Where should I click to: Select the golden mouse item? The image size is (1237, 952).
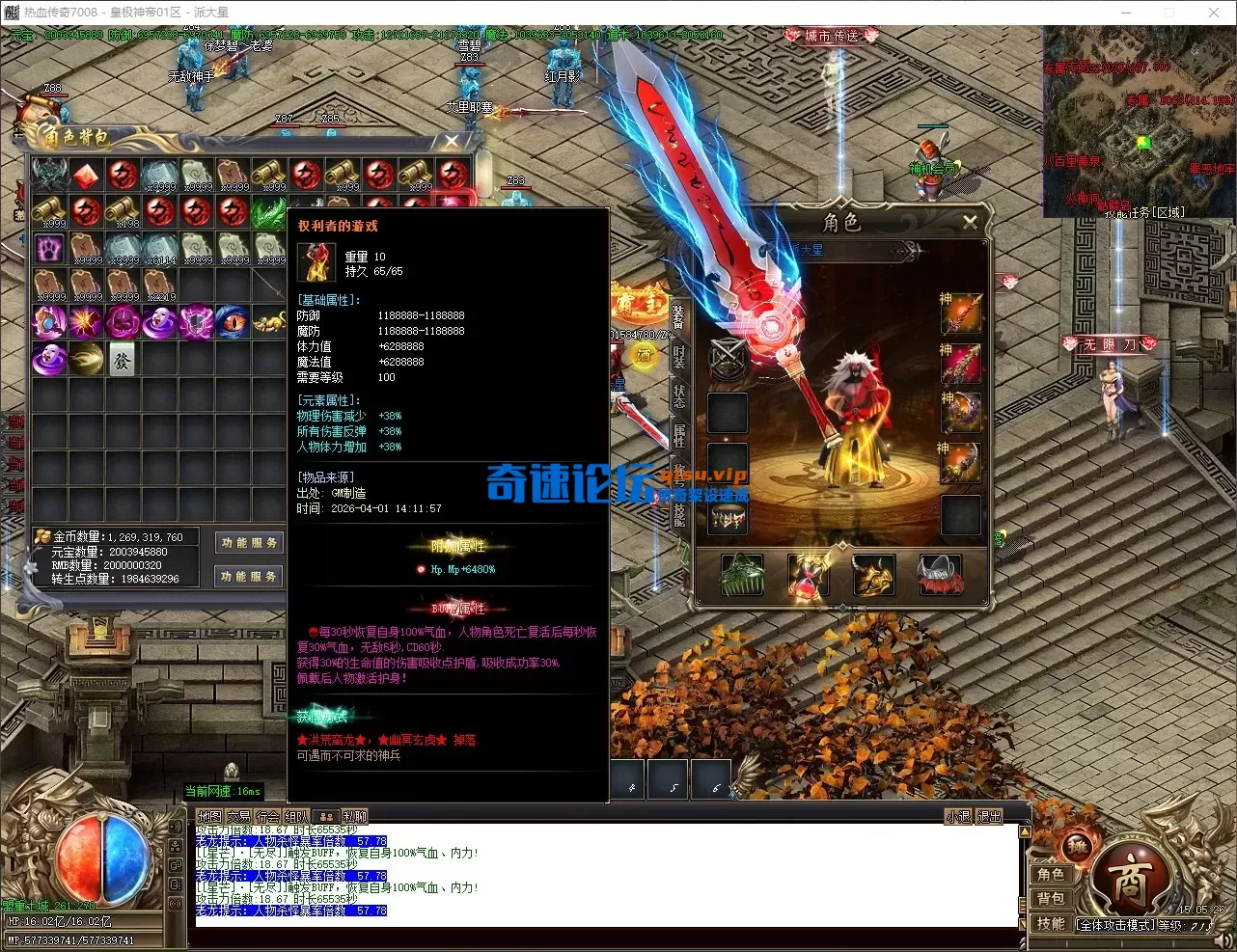click(x=270, y=322)
